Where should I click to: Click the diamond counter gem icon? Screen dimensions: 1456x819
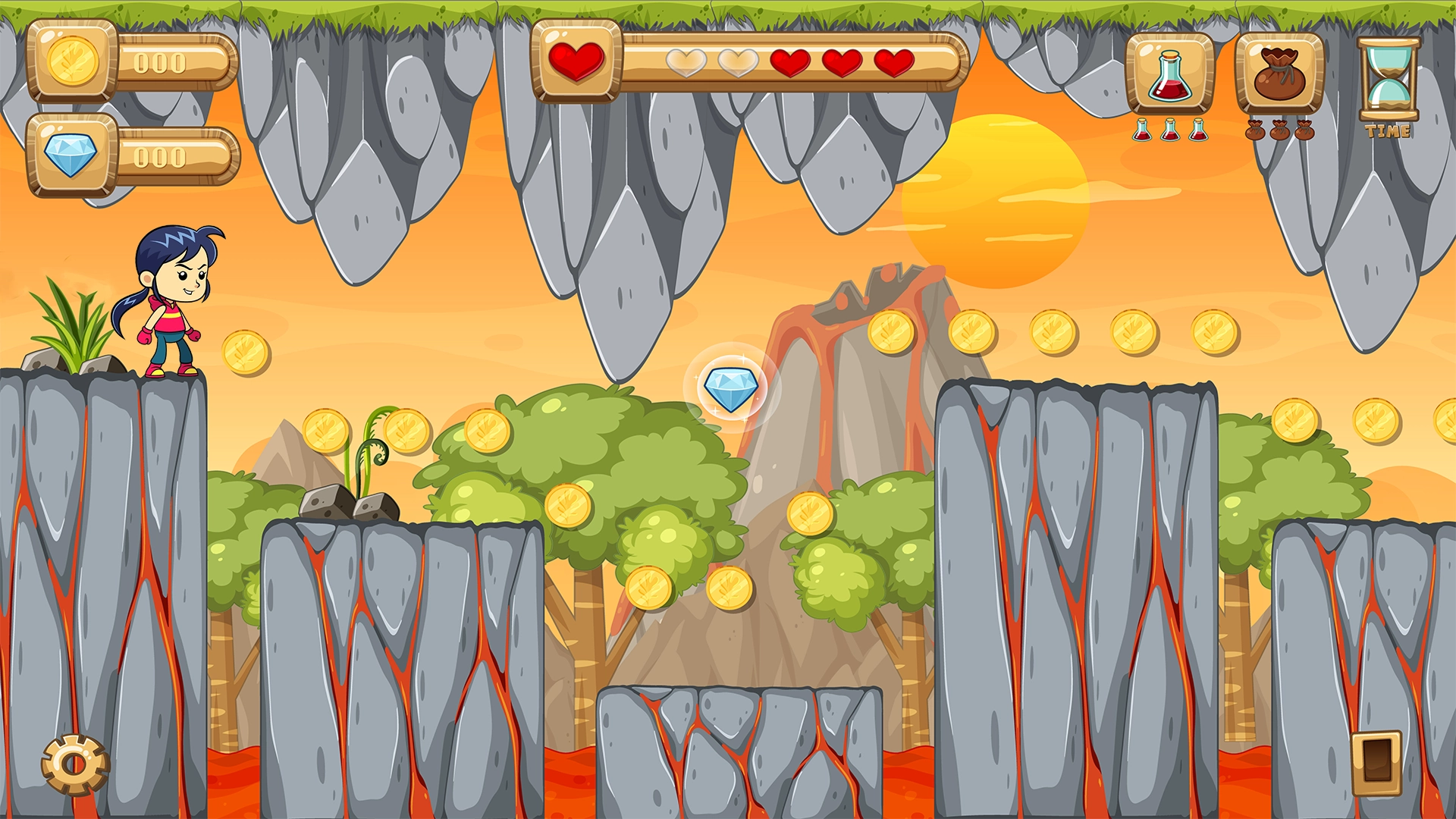(74, 155)
